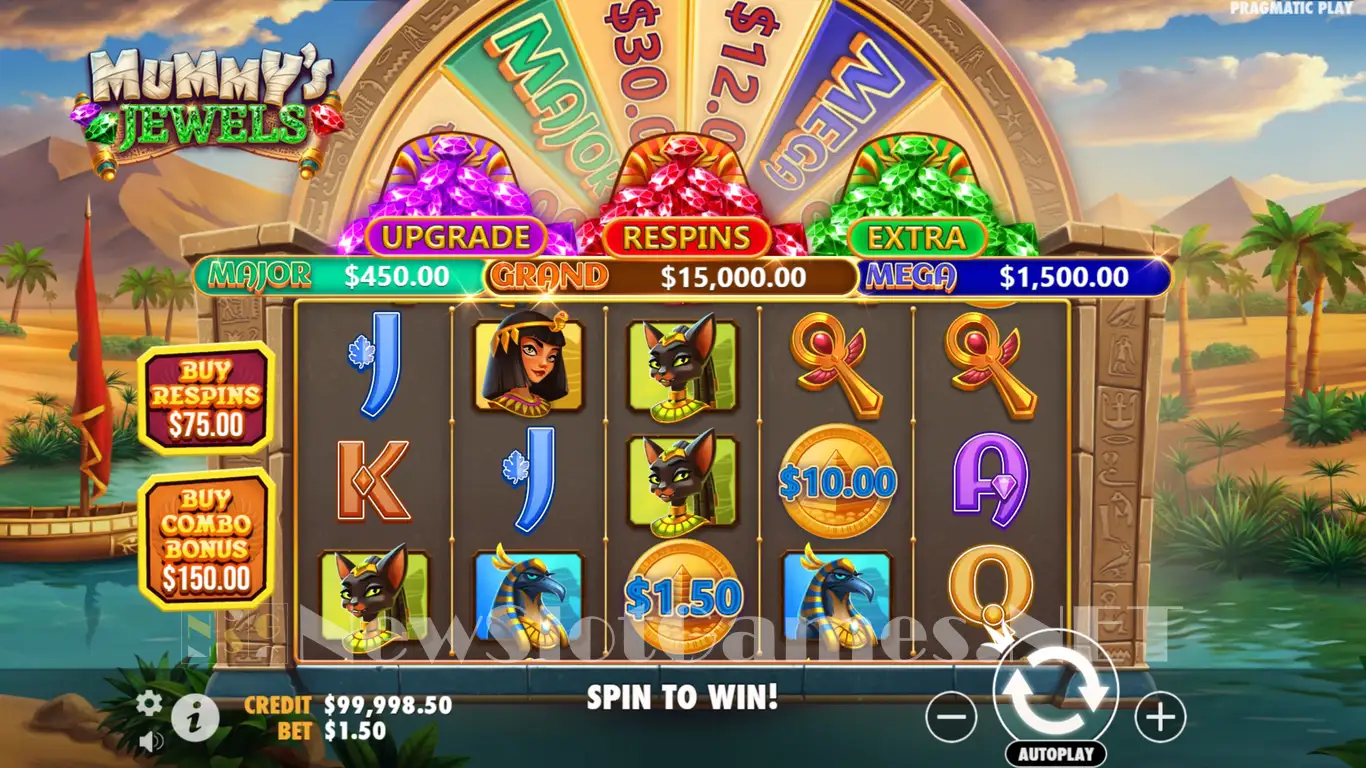The width and height of the screenshot is (1366, 768).
Task: Decrease the bet with the minus button
Action: tap(951, 717)
